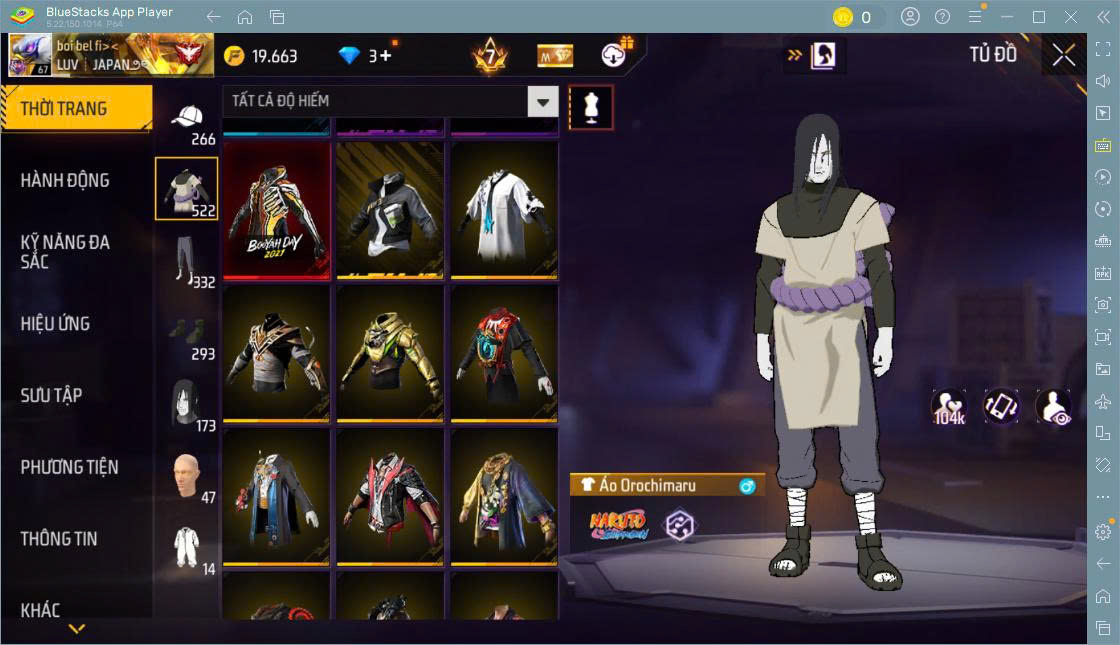Pick the white shirt with blue tie
This screenshot has width=1120, height=645.
tap(504, 209)
